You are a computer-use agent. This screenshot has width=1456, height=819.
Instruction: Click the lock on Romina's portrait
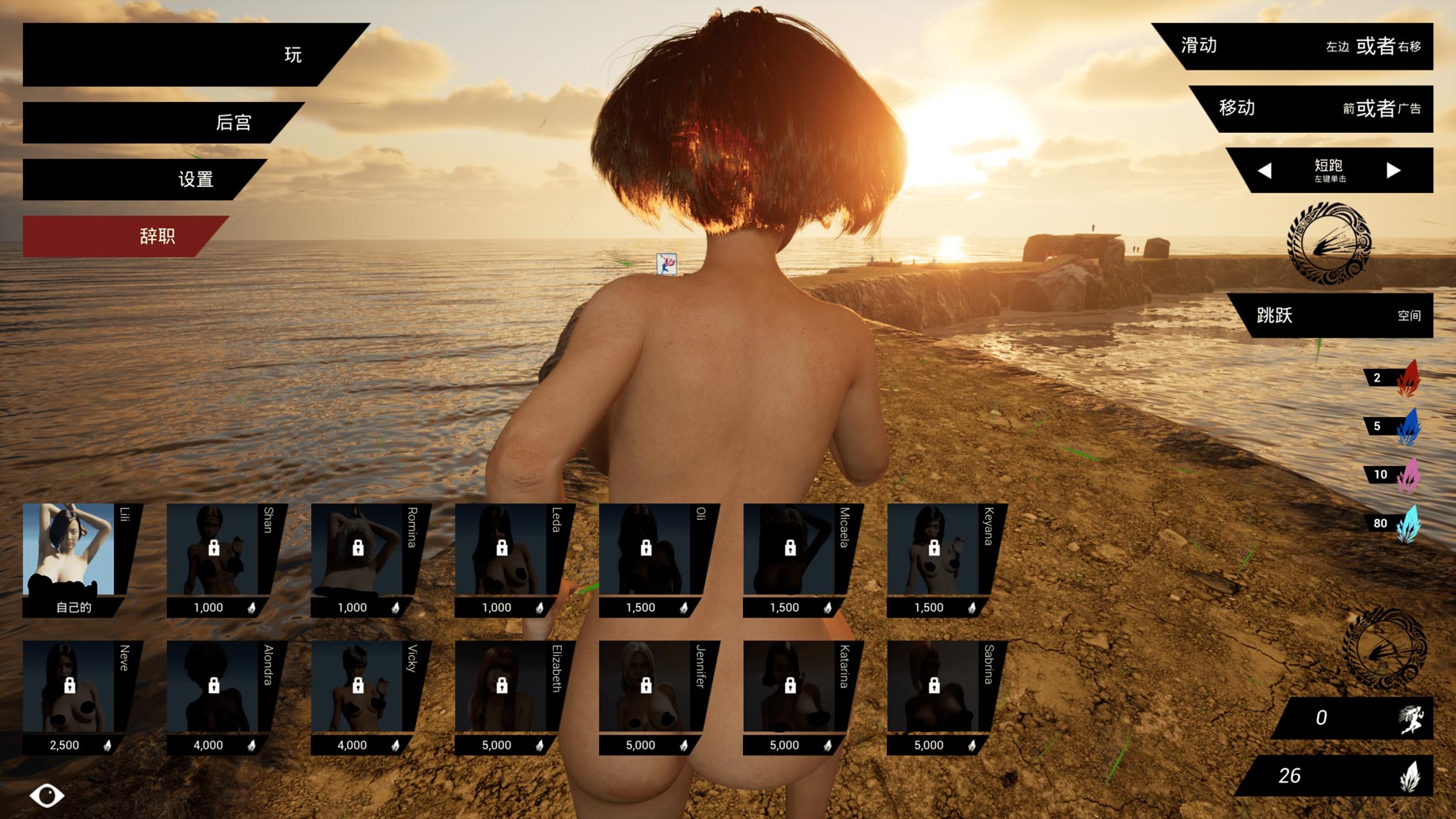[360, 548]
